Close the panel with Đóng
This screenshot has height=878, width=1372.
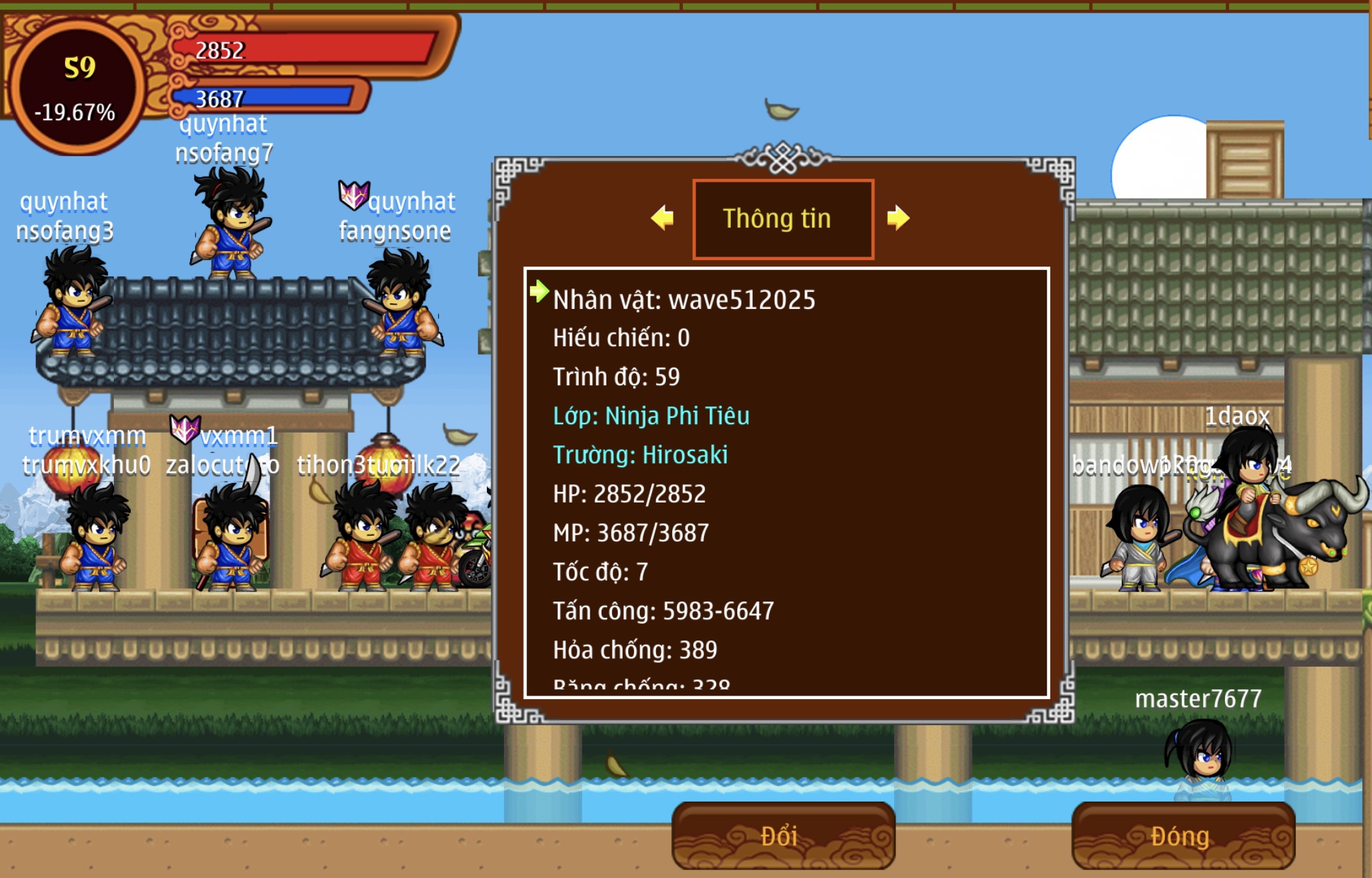click(x=1183, y=836)
